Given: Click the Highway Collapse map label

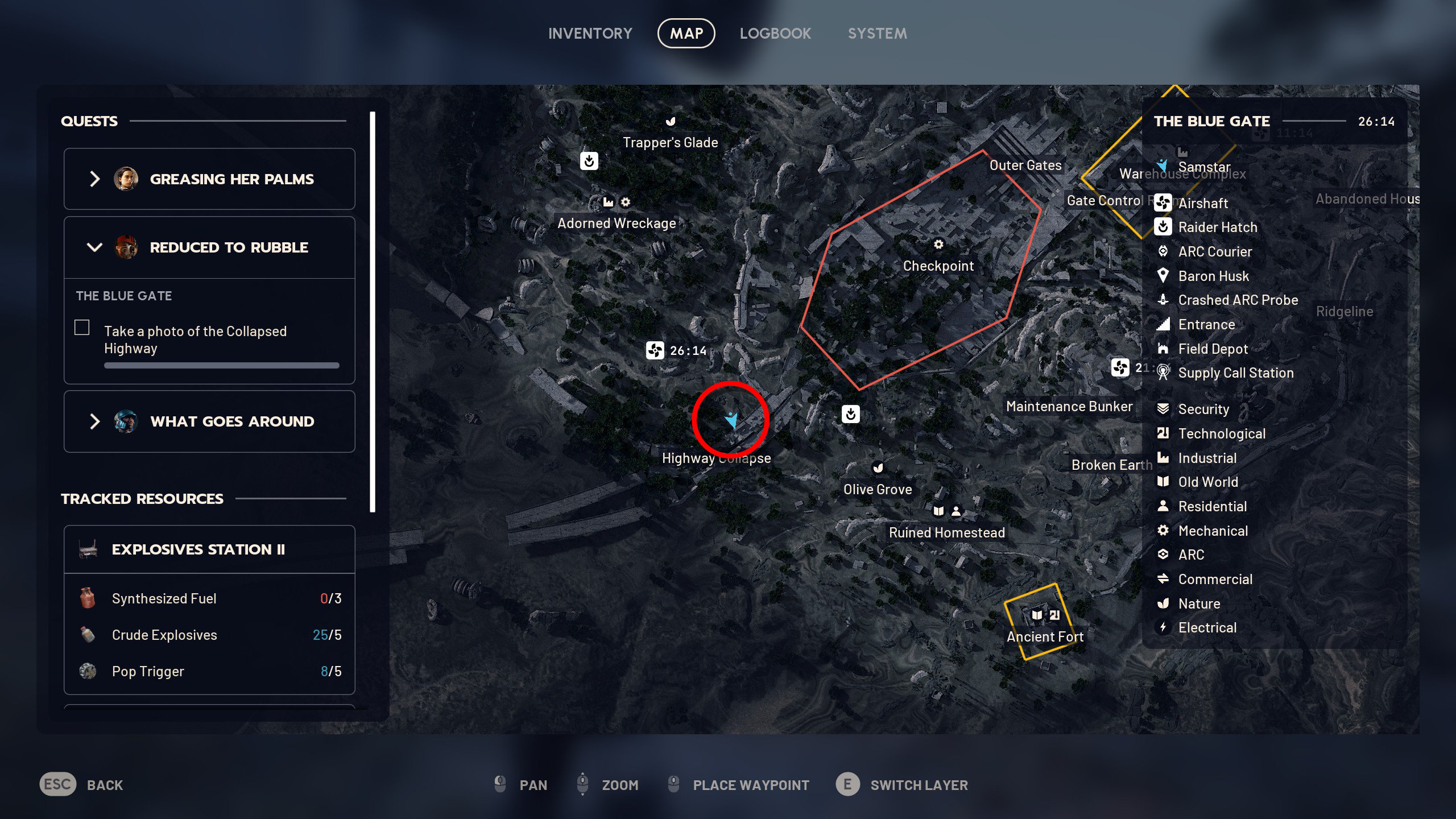Looking at the screenshot, I should tap(716, 458).
